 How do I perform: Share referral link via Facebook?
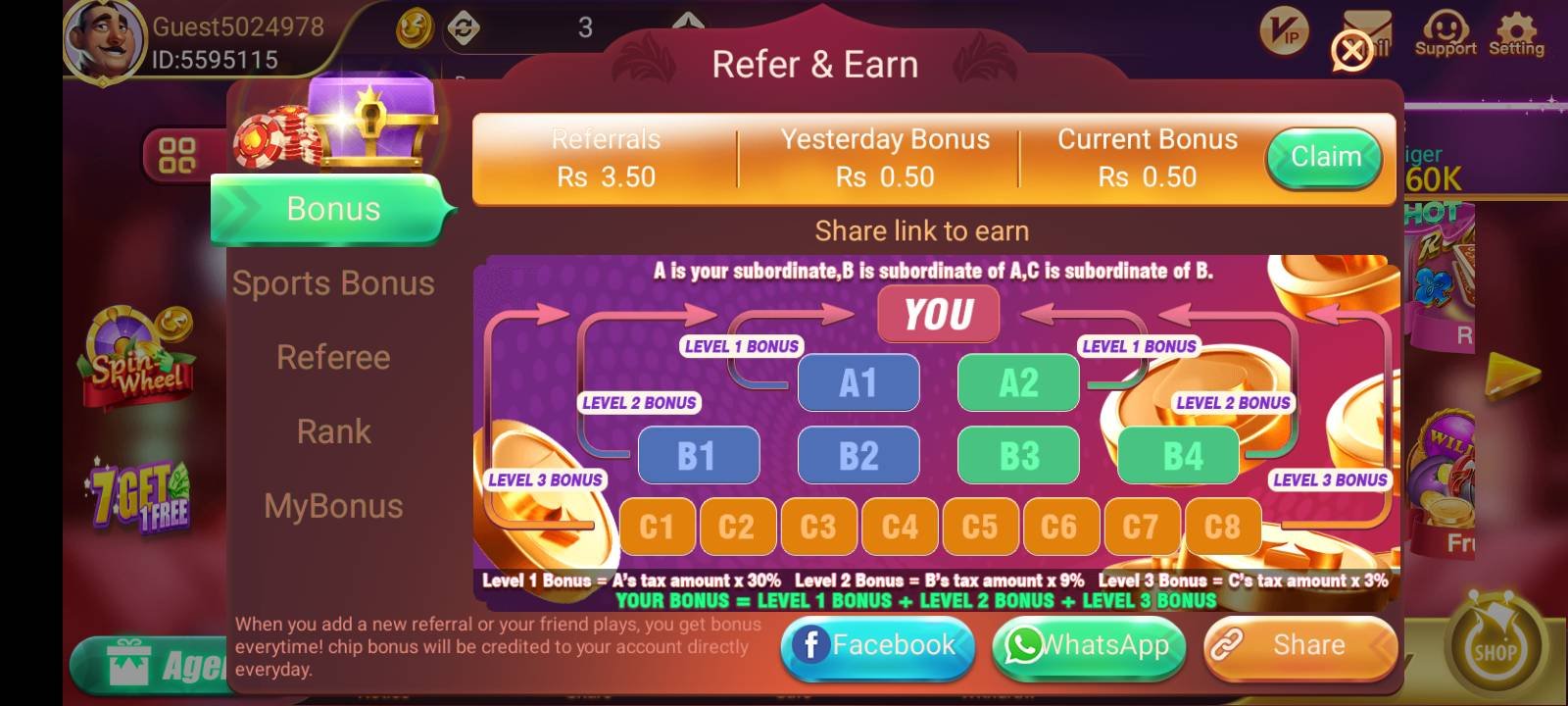click(877, 645)
